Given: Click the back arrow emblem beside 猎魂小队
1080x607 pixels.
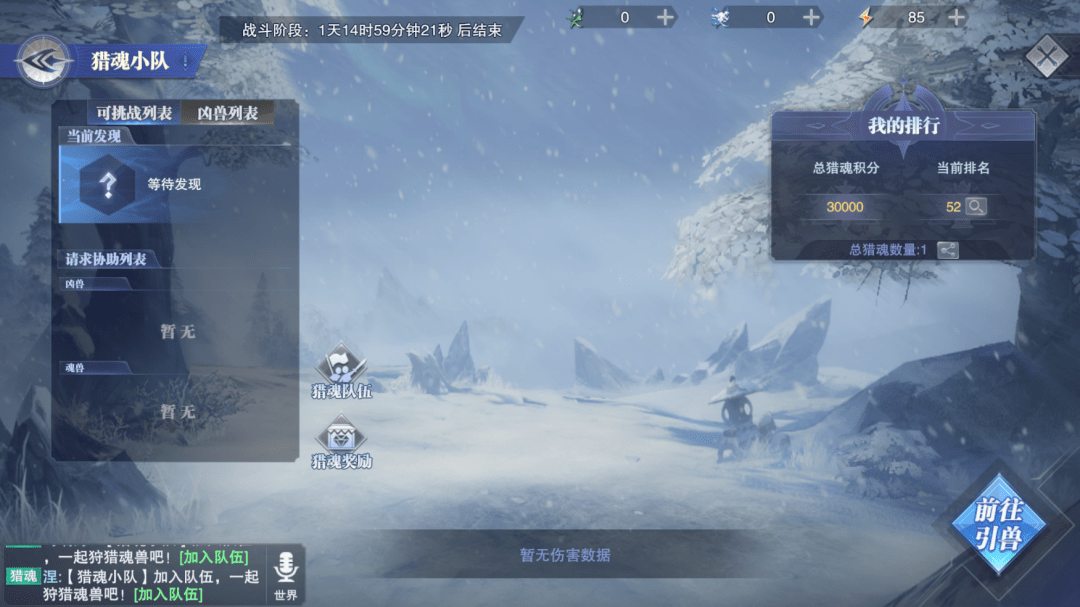Looking at the screenshot, I should pyautogui.click(x=43, y=62).
